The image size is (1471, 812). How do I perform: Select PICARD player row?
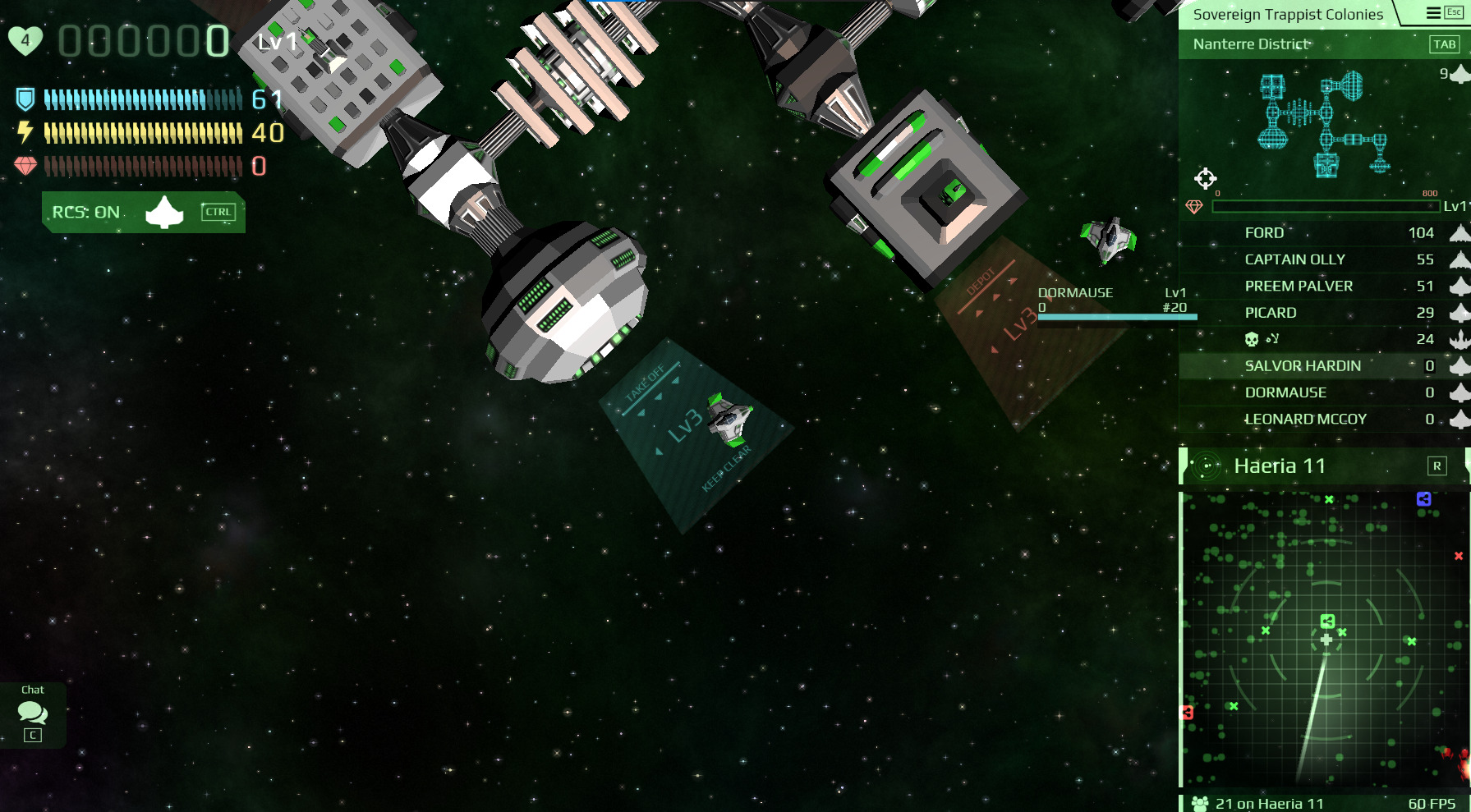coord(1324,313)
